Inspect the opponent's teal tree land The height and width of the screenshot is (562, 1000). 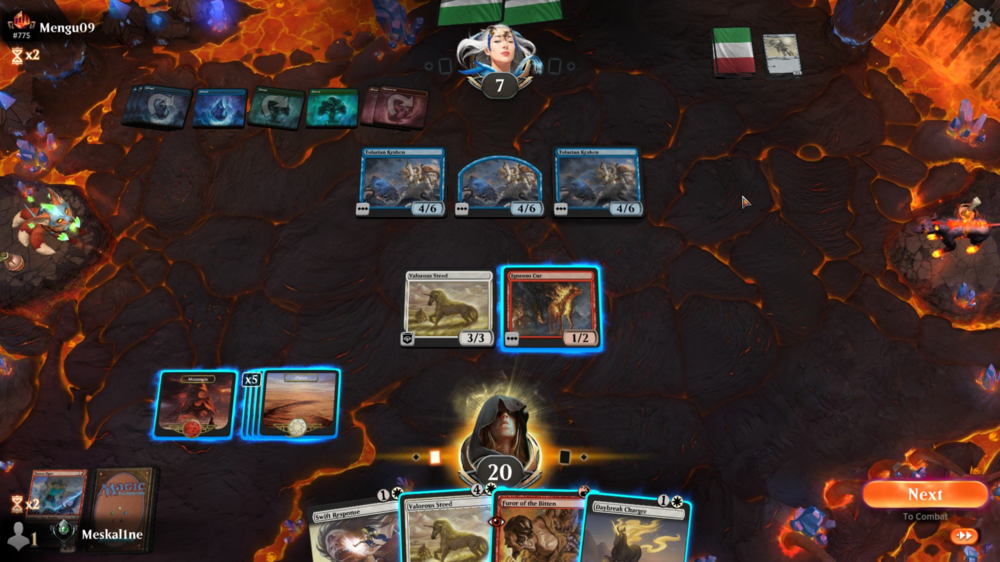pos(331,107)
